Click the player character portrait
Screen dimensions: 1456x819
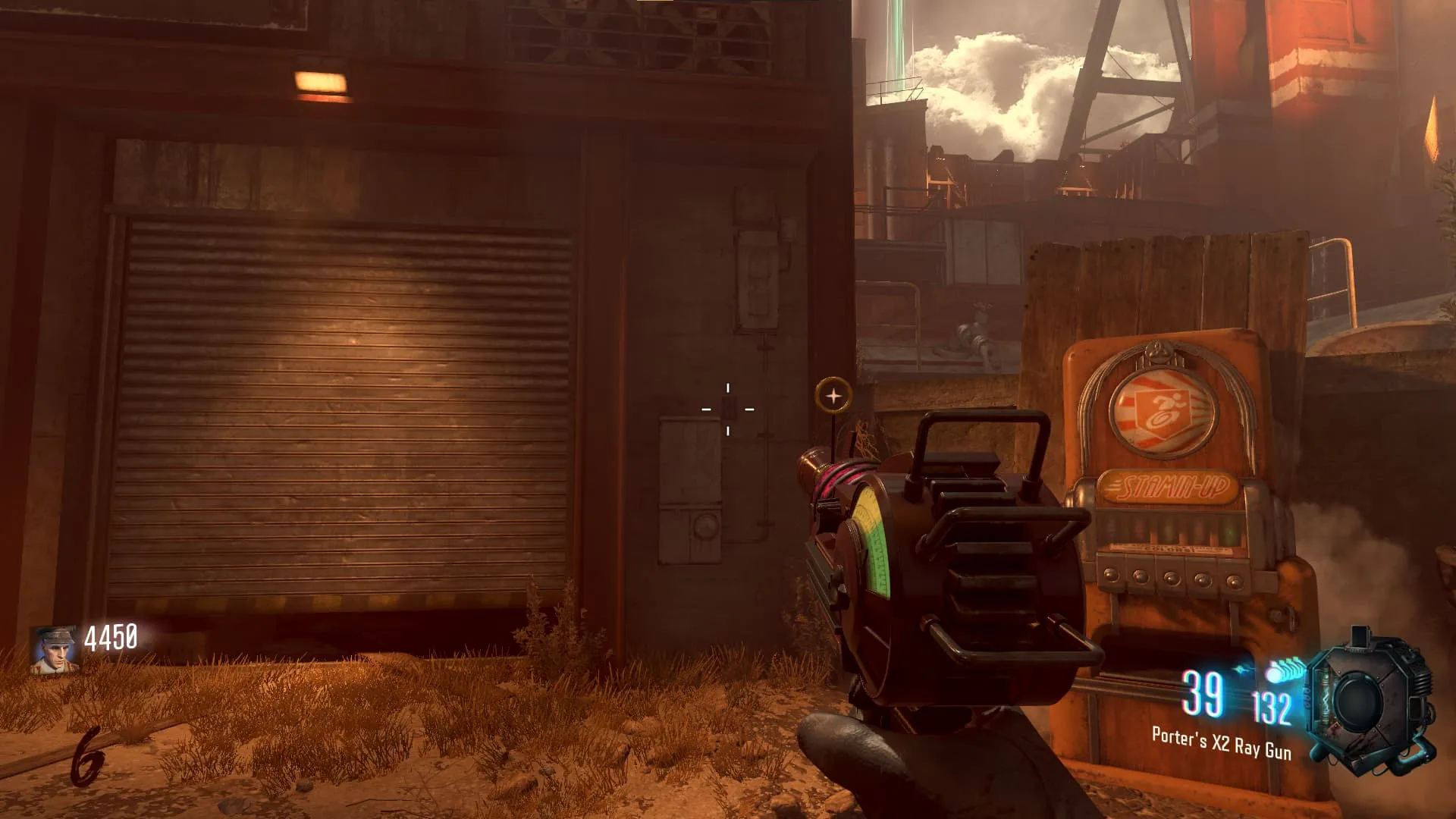tap(54, 648)
